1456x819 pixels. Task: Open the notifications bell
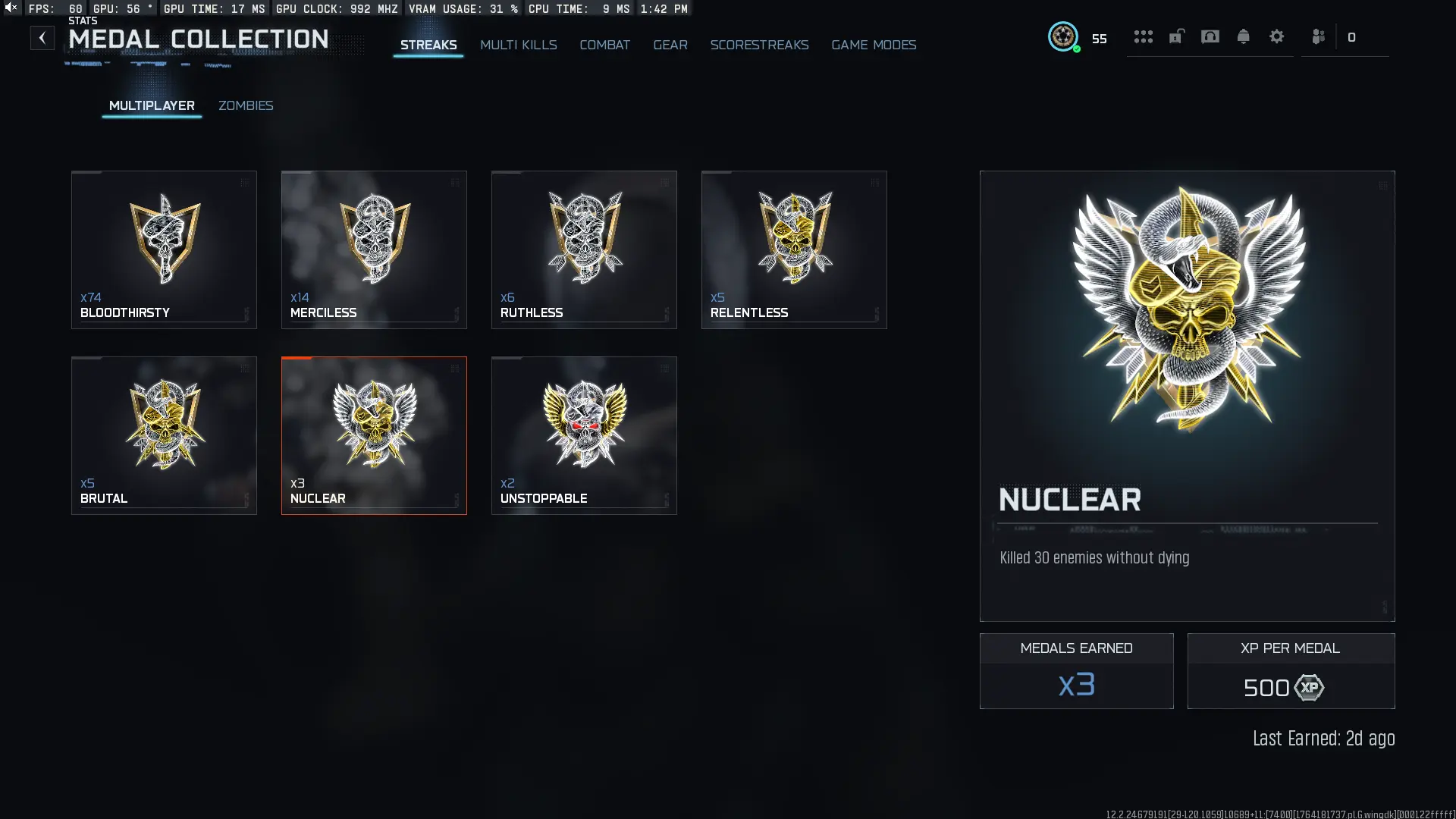point(1243,36)
